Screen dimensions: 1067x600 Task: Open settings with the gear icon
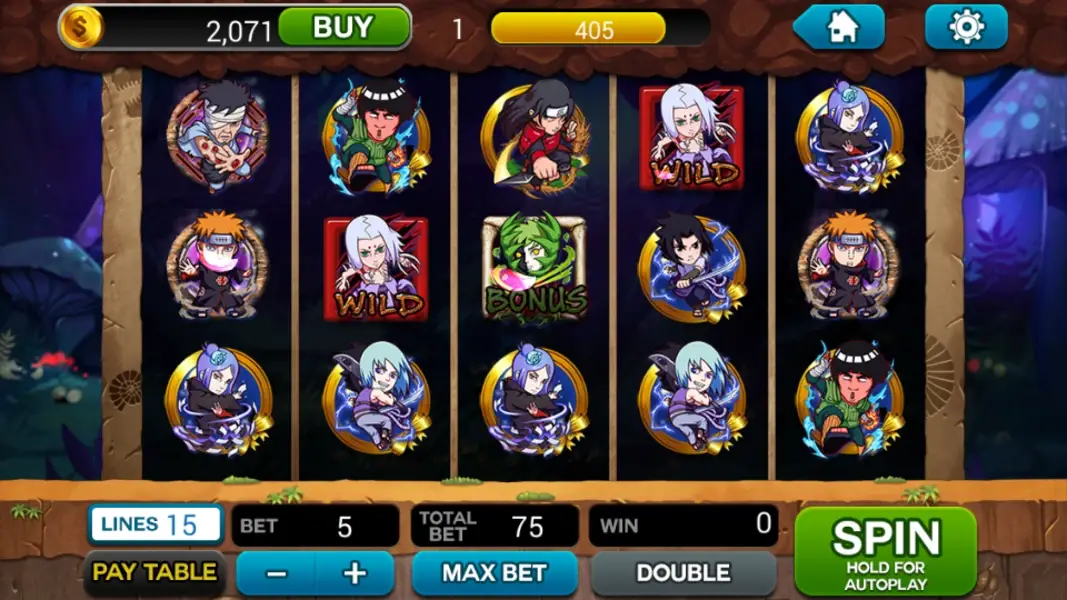[x=965, y=28]
